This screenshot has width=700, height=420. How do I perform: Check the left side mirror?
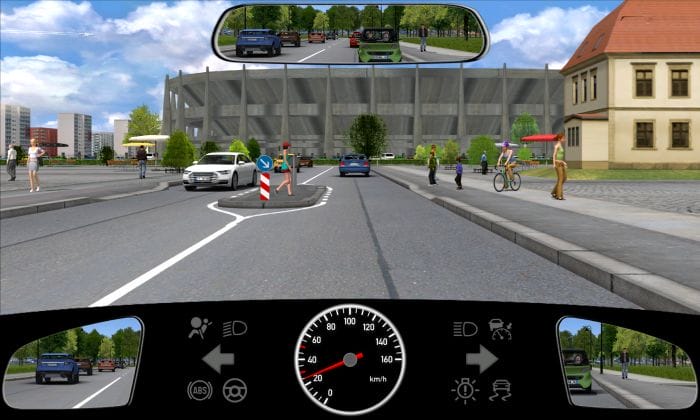[x=72, y=362]
